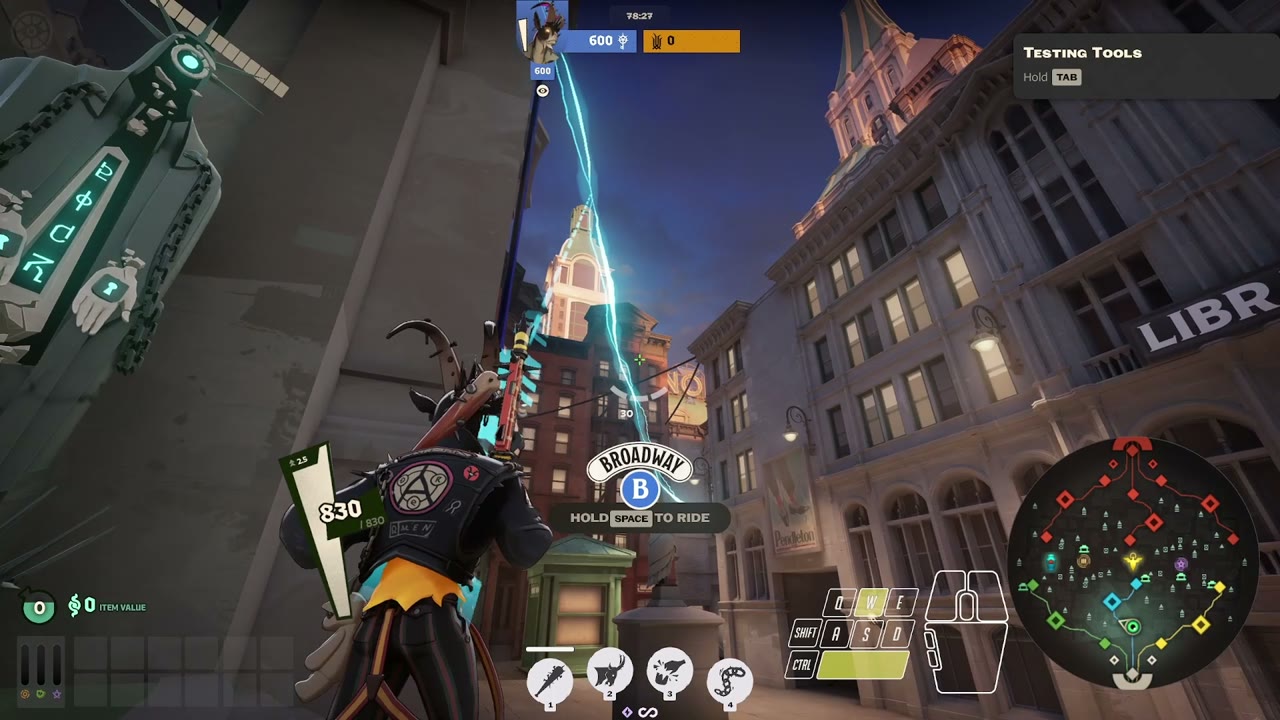This screenshot has width=1280, height=720.
Task: Click the green ability points counter
Action: tap(39, 607)
